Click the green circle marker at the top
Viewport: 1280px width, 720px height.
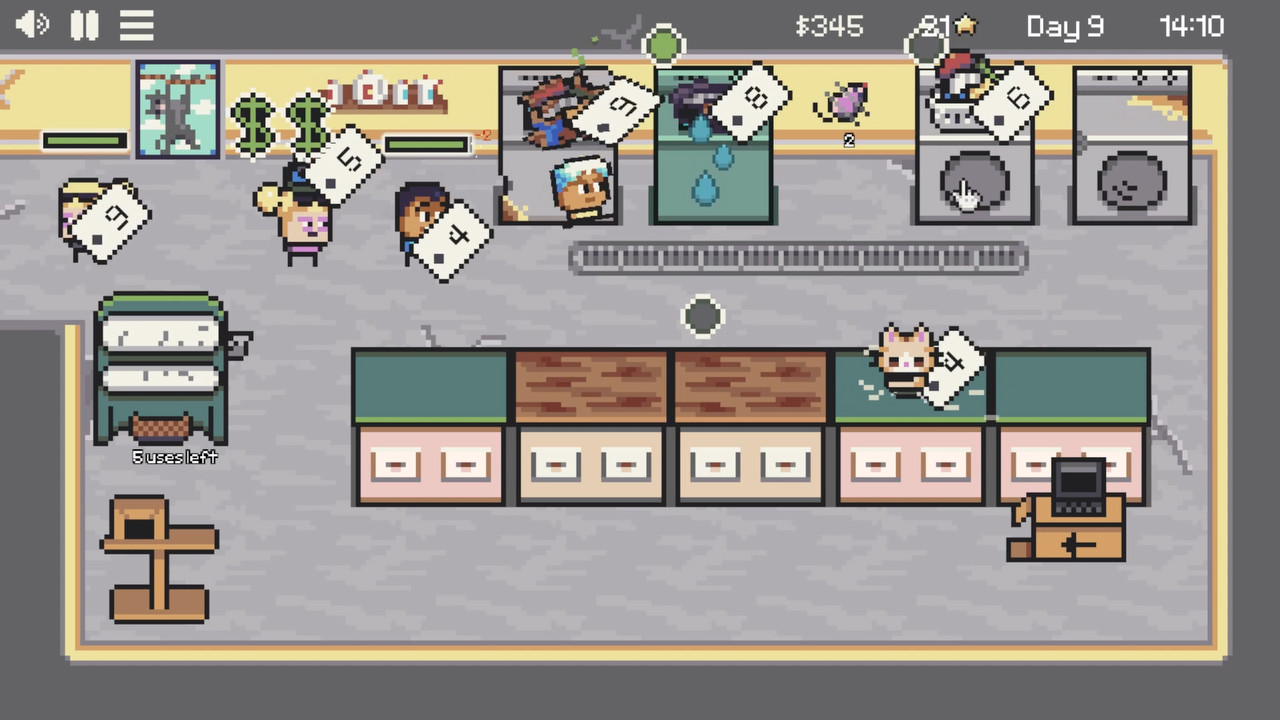665,42
